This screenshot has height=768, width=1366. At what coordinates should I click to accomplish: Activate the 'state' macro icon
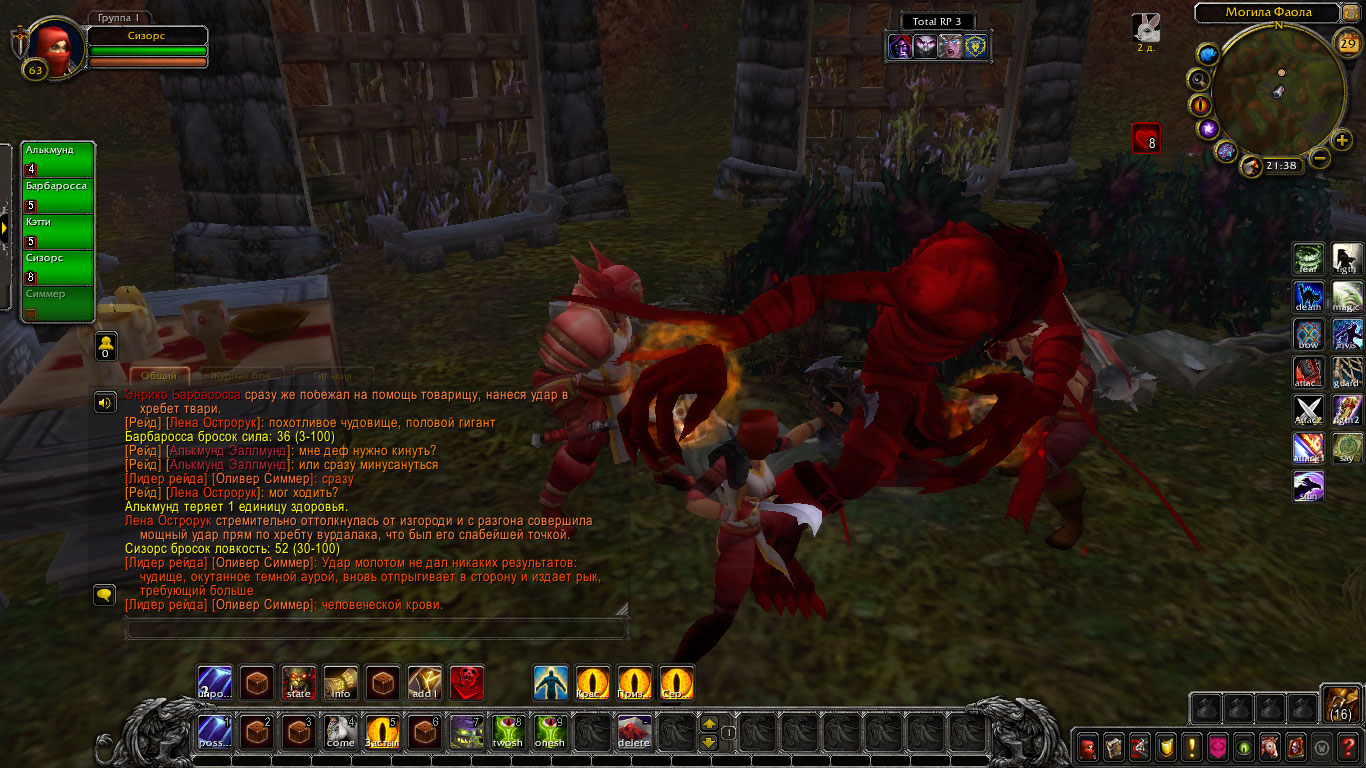[299, 683]
